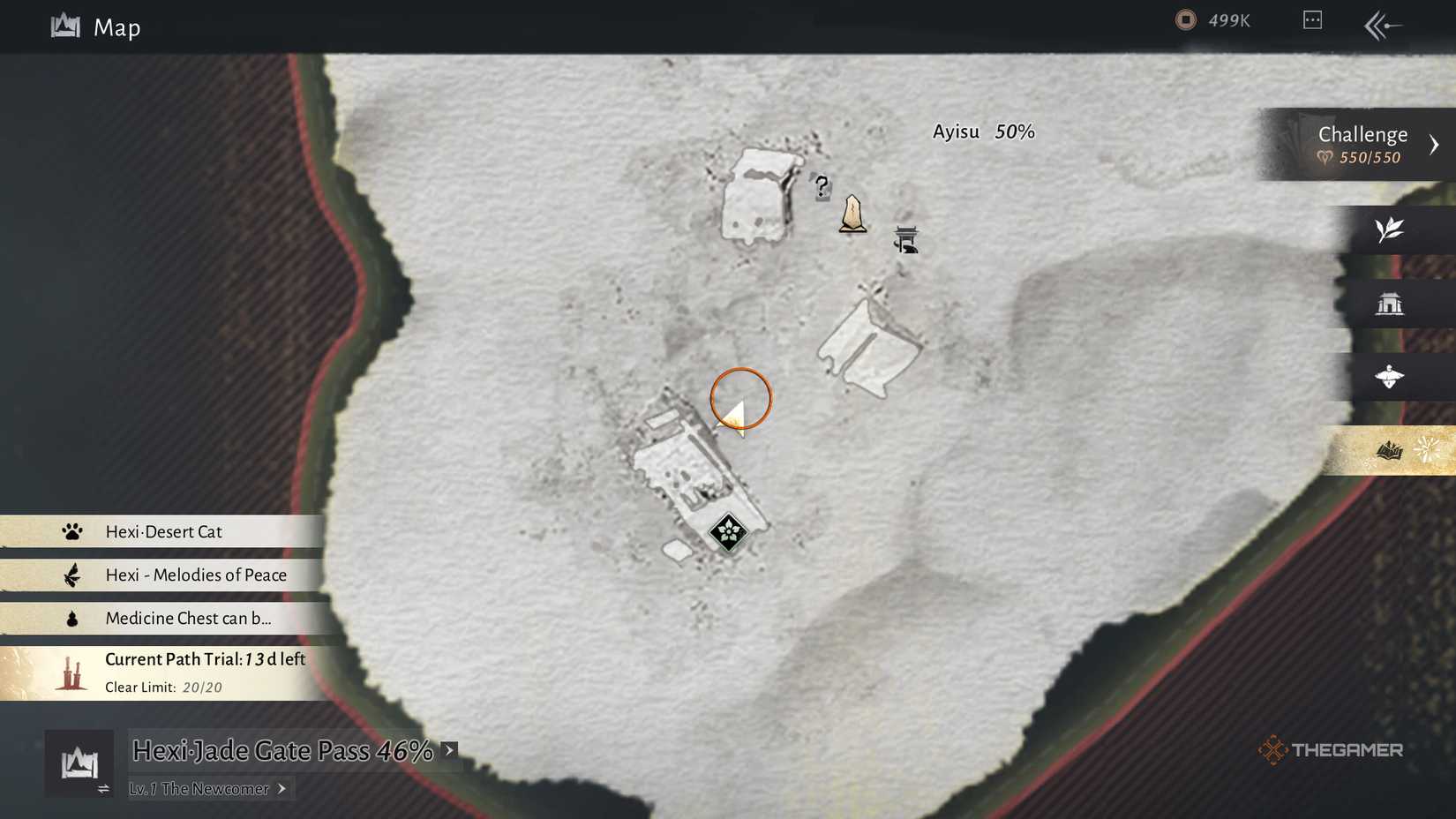Select the tea leaf icon on right sidebar
Image resolution: width=1456 pixels, height=819 pixels.
pos(1392,229)
